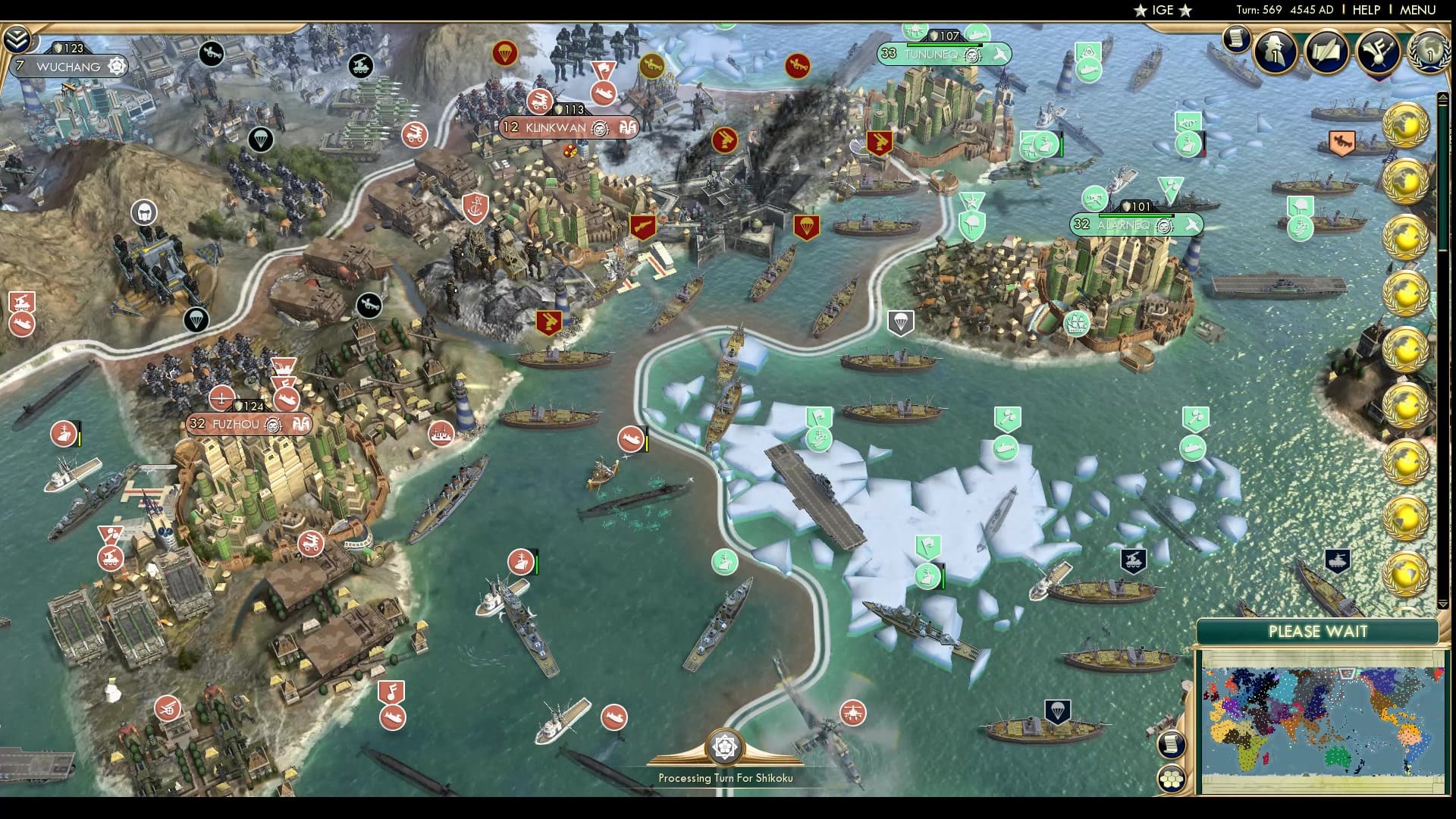Click Australia on the minimap

click(x=1338, y=757)
